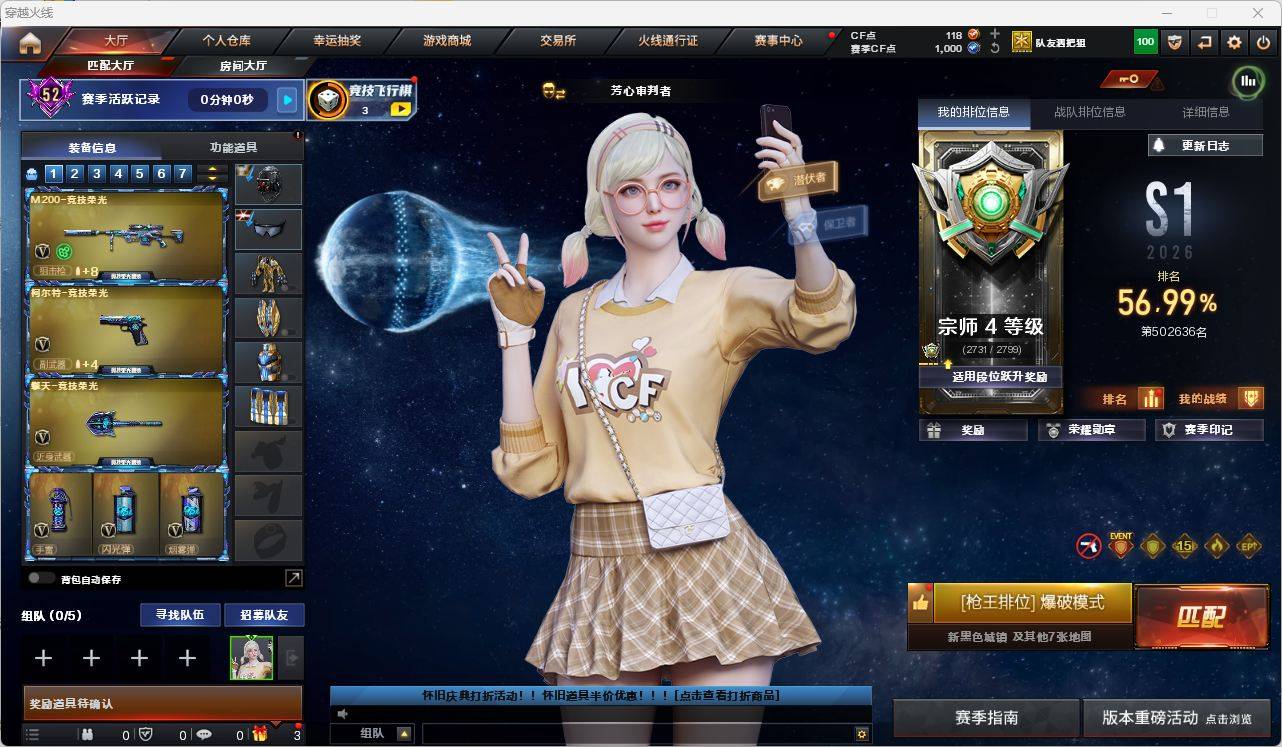1282x747 pixels.
Task: Open the gift icon showing 3 notifications
Action: click(x=261, y=734)
